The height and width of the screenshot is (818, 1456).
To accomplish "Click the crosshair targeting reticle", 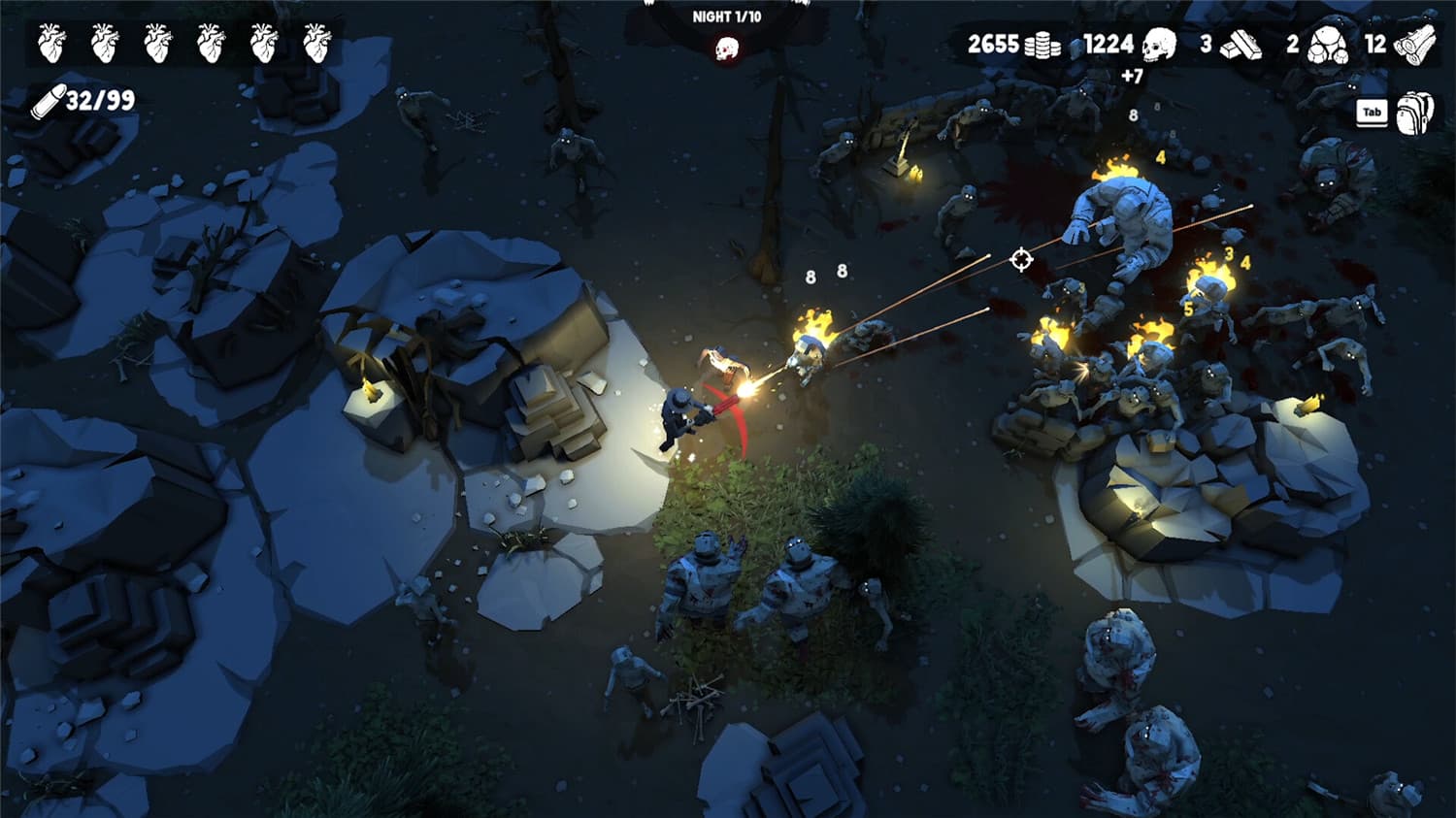I will 1019,260.
